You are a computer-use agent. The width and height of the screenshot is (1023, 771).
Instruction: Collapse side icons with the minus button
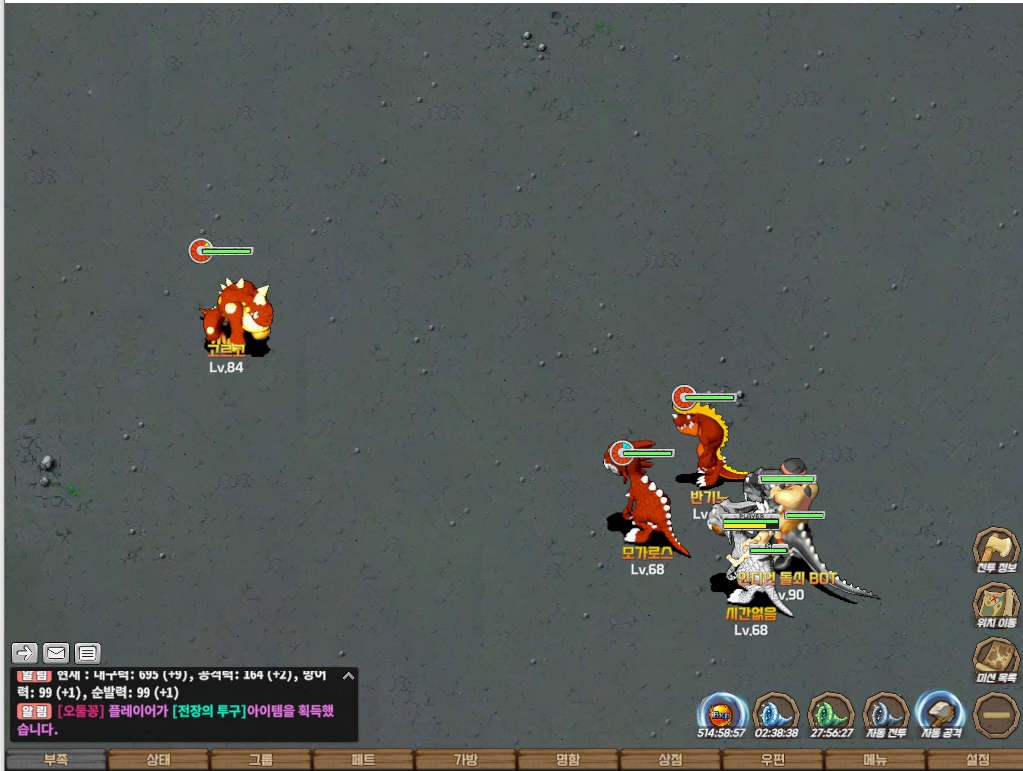[x=996, y=714]
